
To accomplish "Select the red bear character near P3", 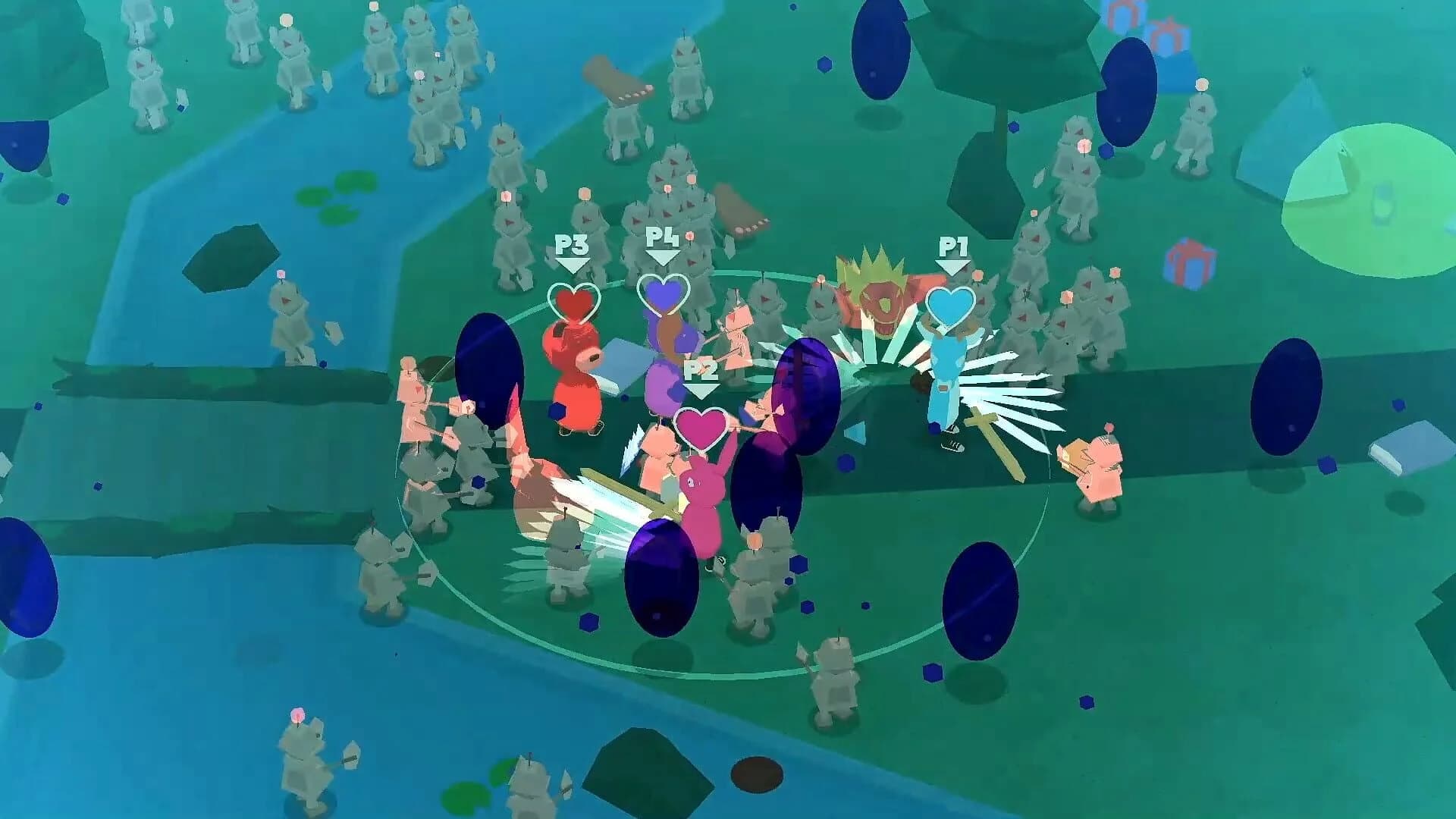I will coord(576,379).
